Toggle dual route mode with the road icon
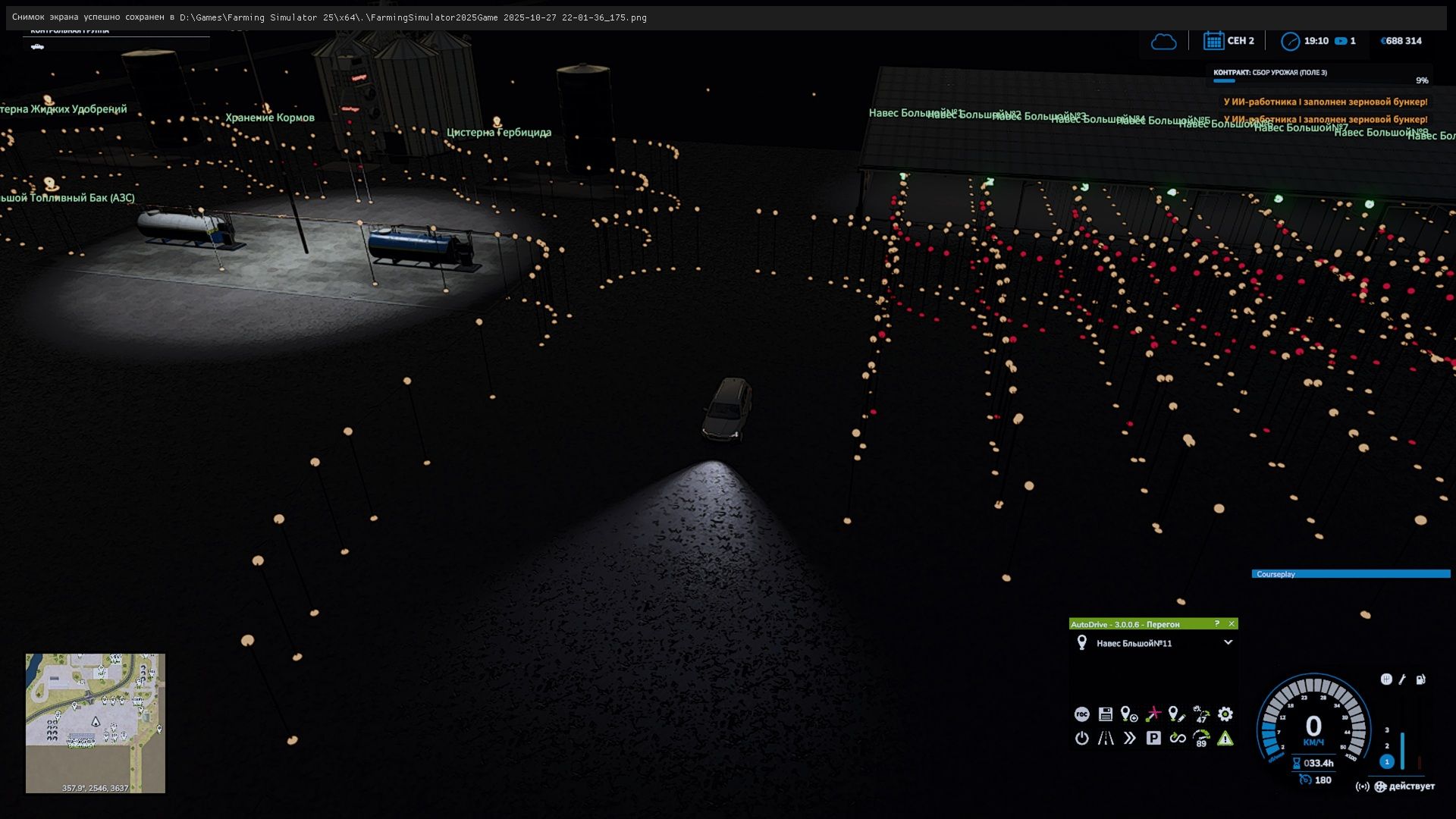 click(x=1105, y=739)
